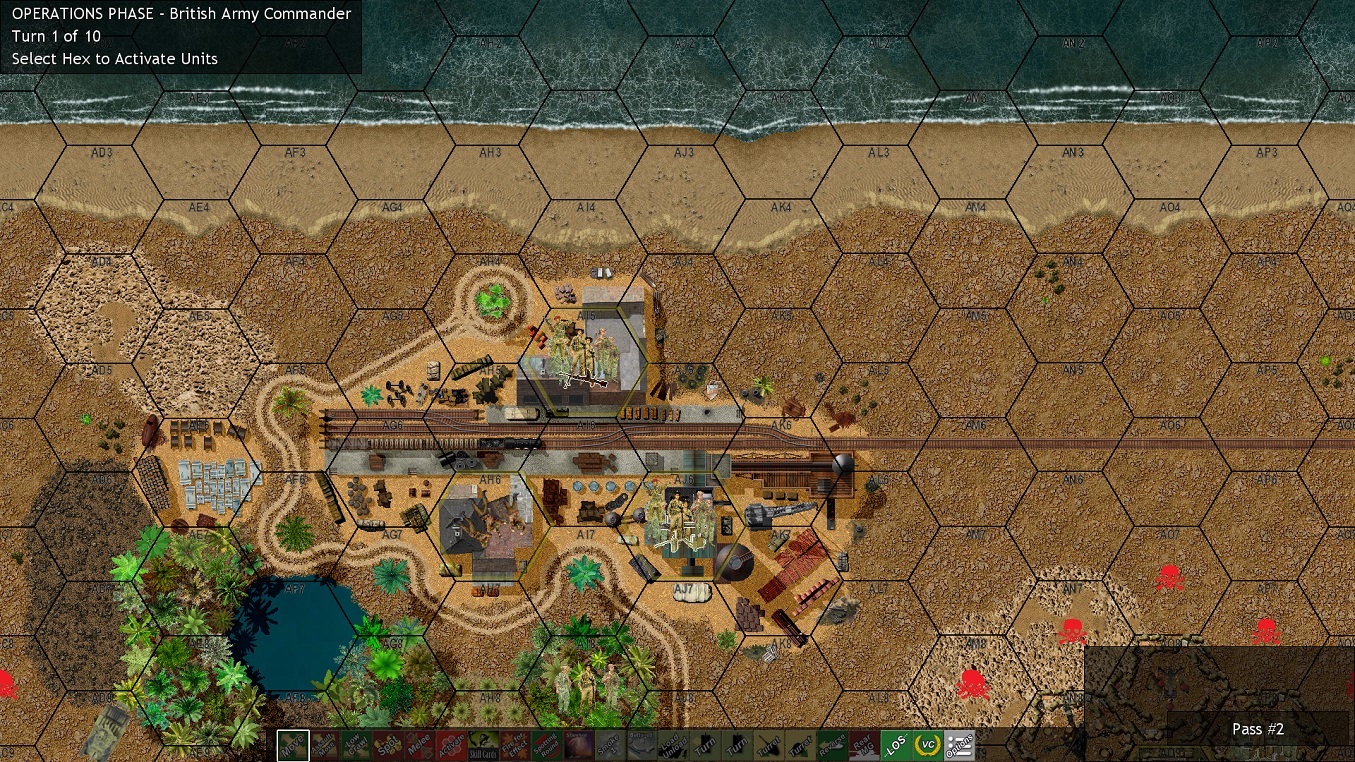Rotate unit using the left Turn icon

[704, 745]
